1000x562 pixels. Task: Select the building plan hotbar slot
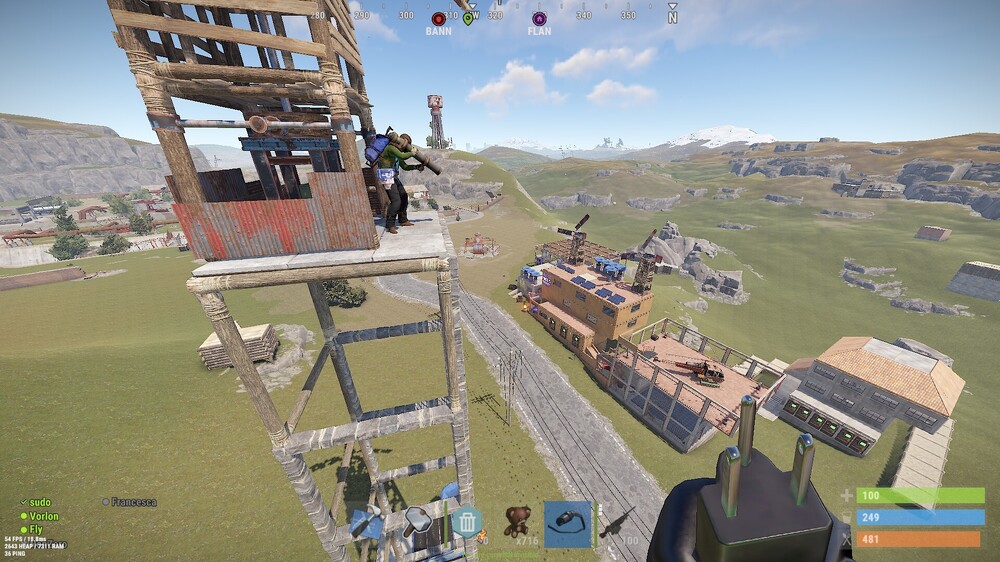pyautogui.click(x=366, y=524)
